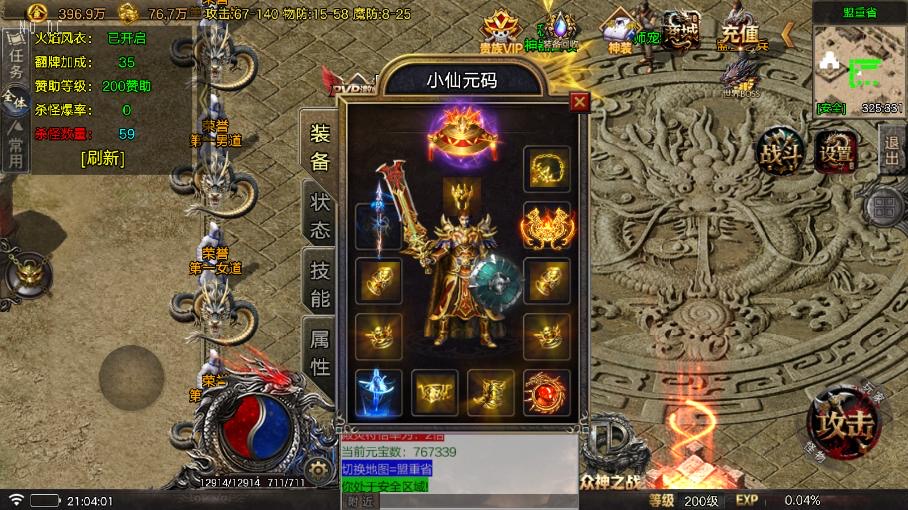Image resolution: width=908 pixels, height=510 pixels.
Task: Switch to the 状态 status tab
Action: tap(319, 214)
